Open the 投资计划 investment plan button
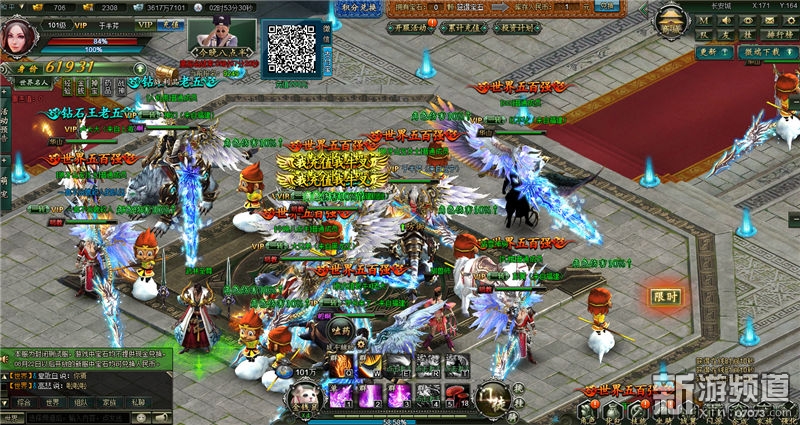 (x=512, y=28)
